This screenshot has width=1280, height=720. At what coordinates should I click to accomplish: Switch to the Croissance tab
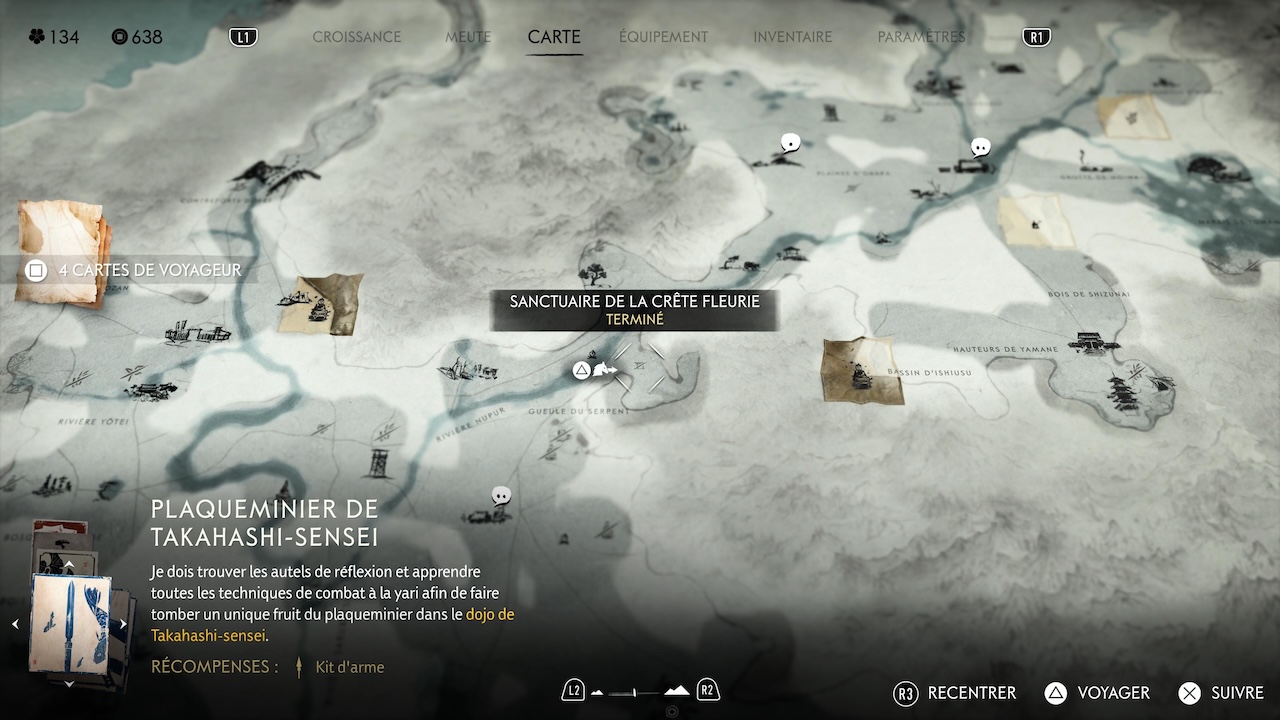(356, 37)
